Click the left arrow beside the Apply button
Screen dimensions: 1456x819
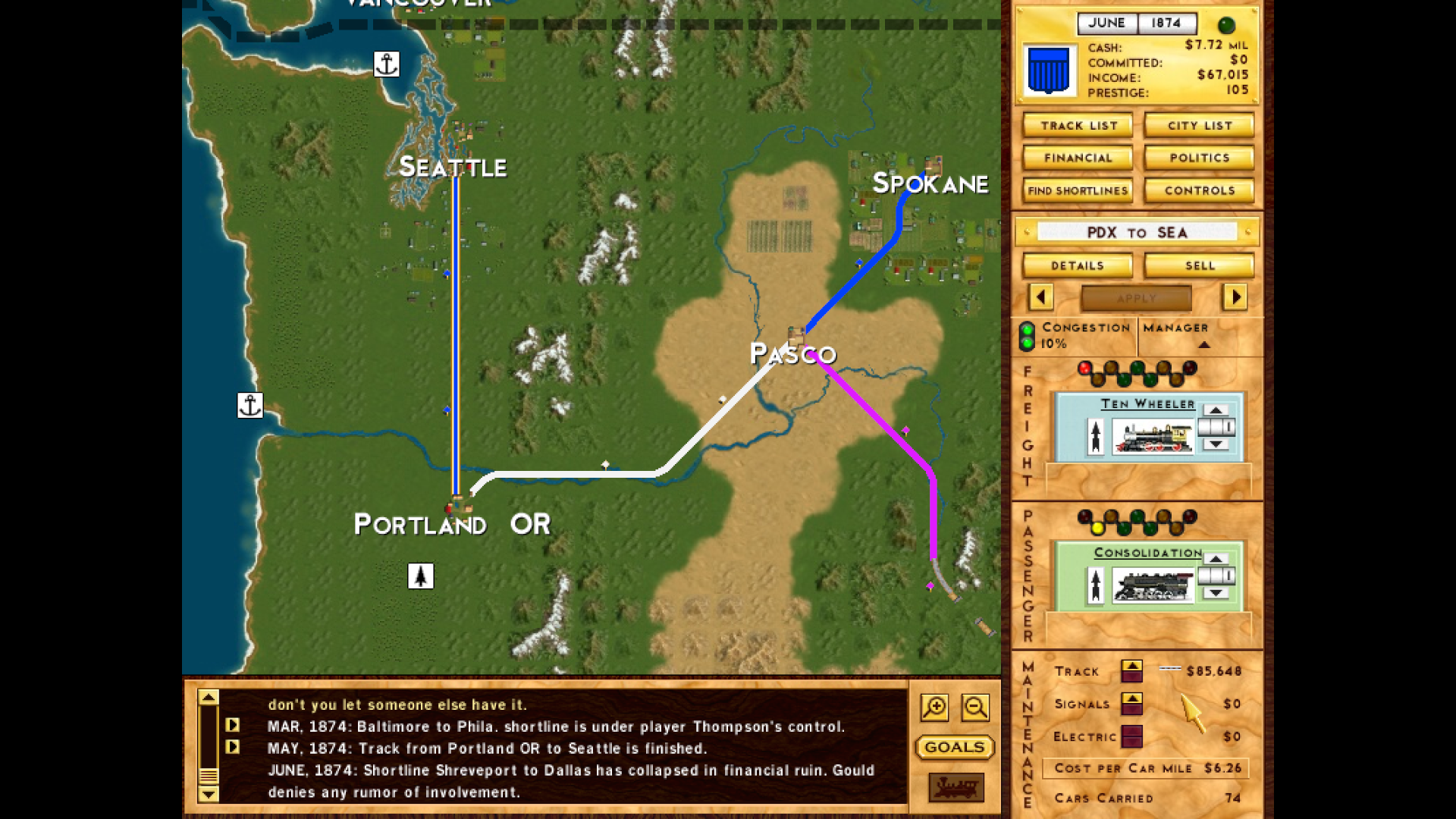point(1040,298)
